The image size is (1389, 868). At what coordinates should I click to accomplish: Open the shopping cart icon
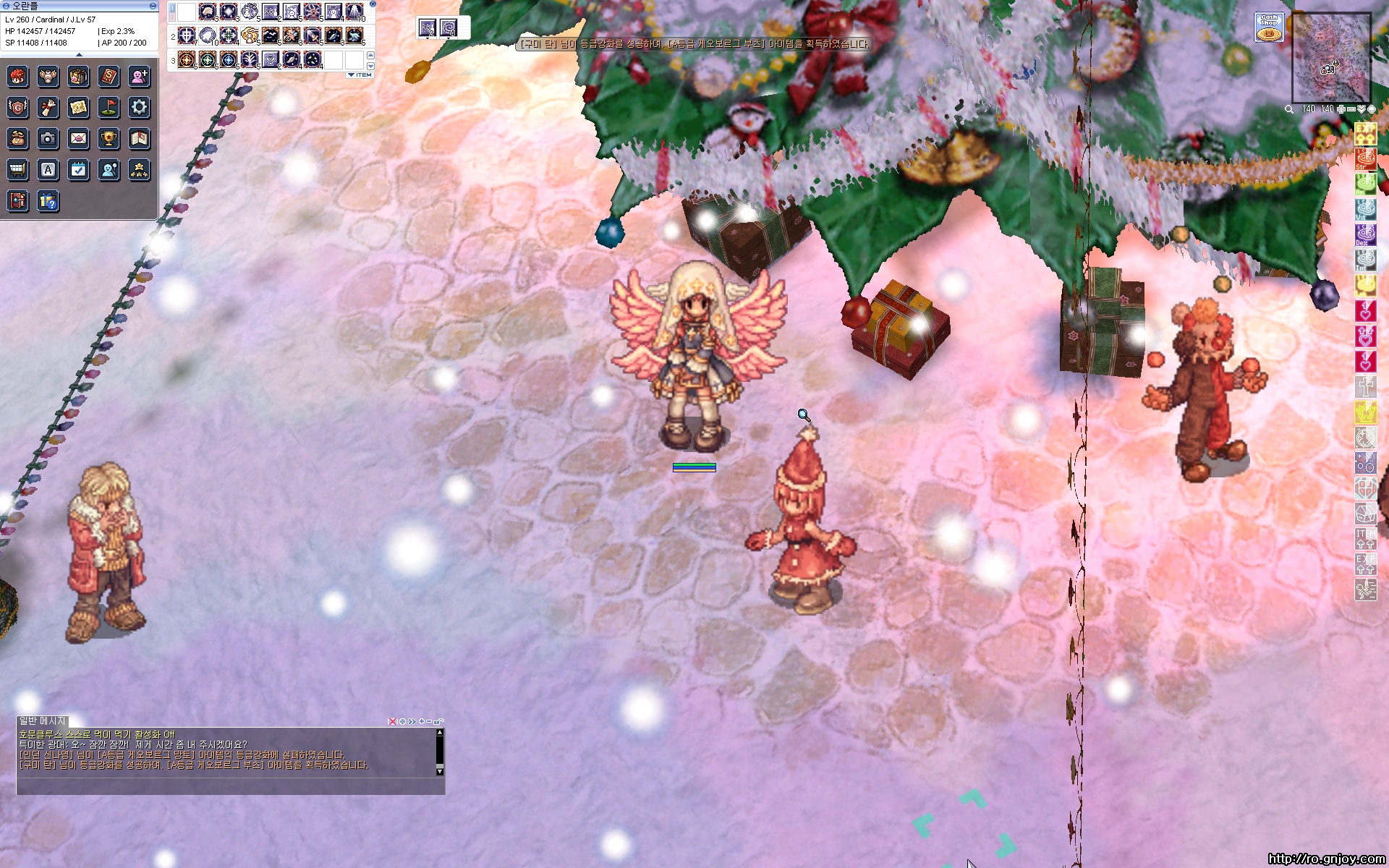17,170
